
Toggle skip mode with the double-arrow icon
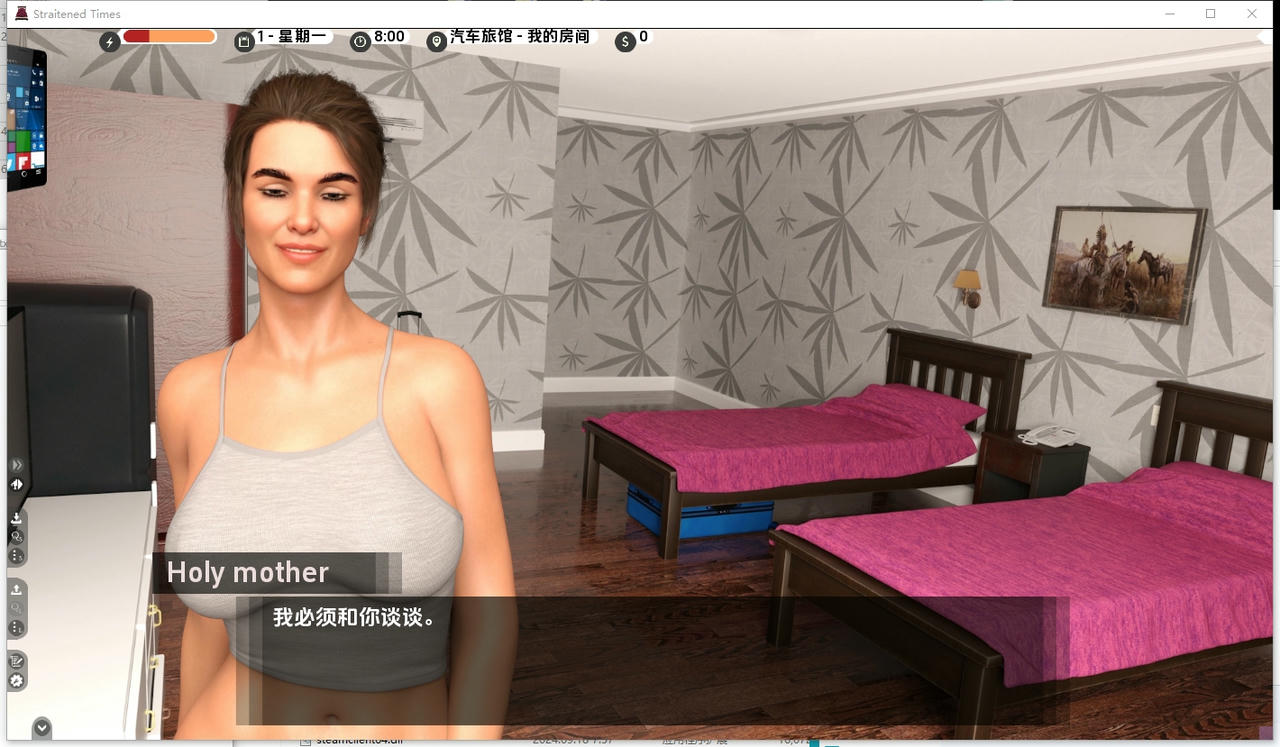(x=16, y=465)
